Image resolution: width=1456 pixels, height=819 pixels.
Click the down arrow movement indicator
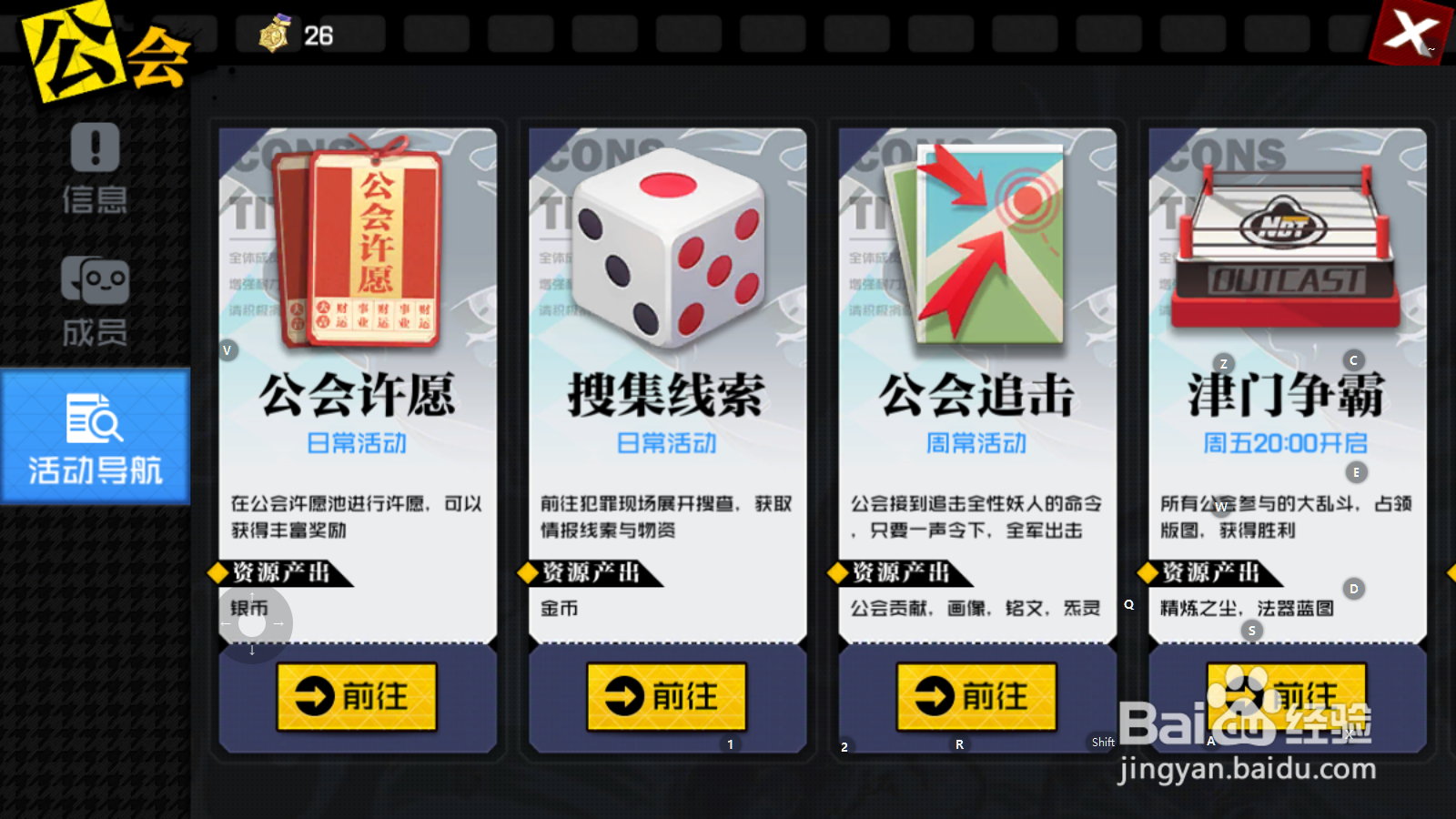point(251,649)
